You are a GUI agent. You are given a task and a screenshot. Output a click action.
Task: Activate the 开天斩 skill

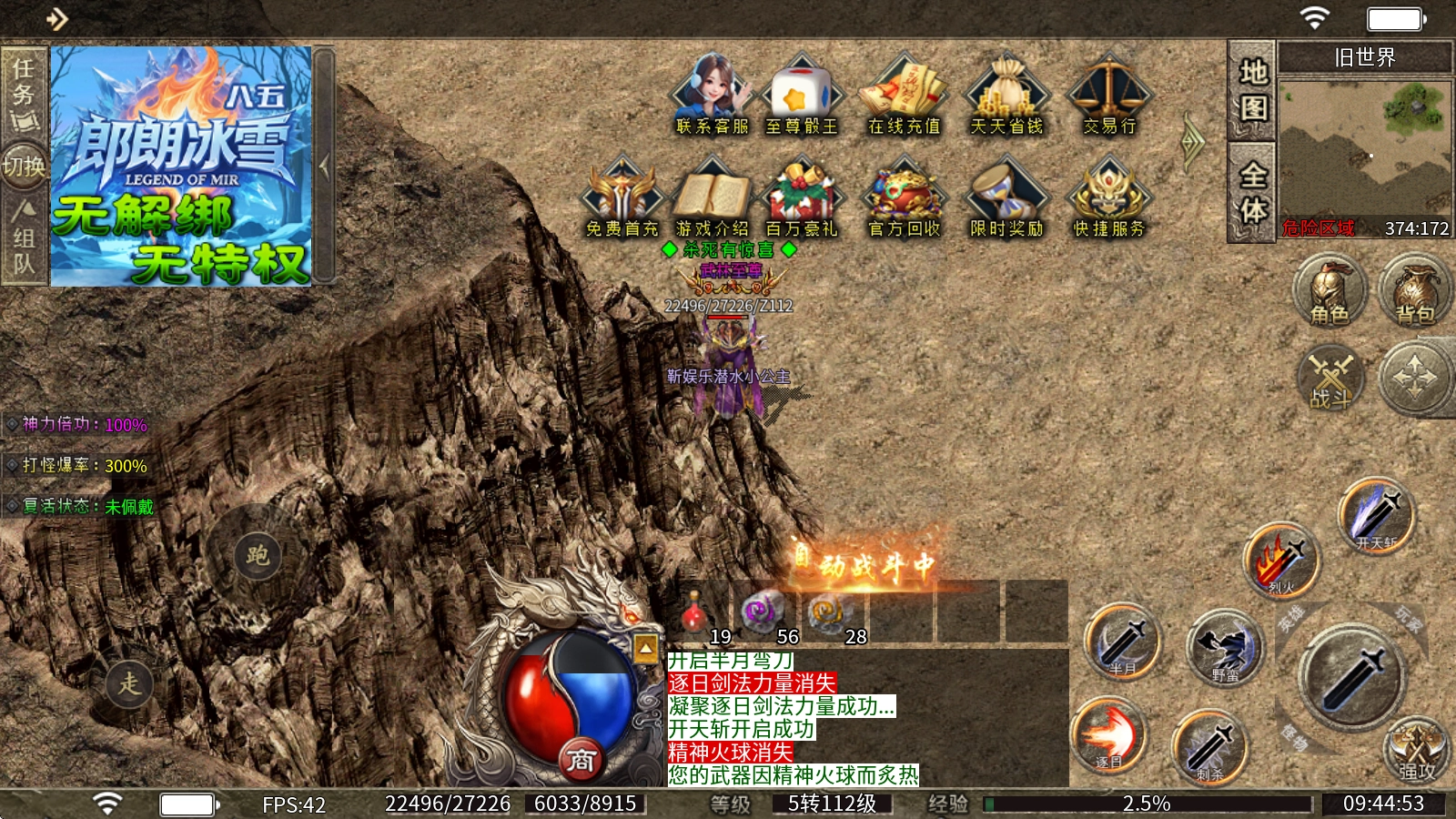tap(1376, 517)
